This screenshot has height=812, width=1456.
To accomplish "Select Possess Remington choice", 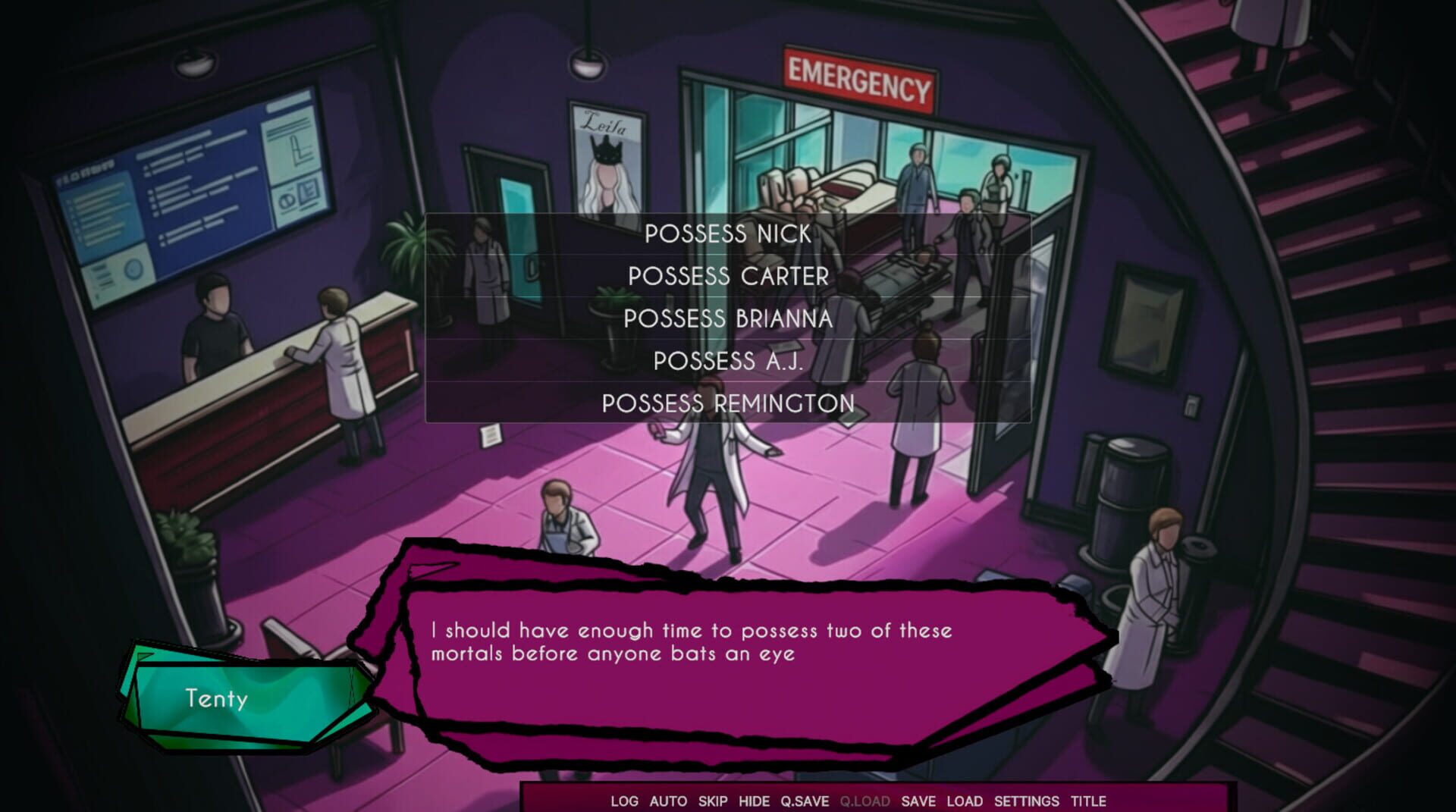I will [x=728, y=404].
